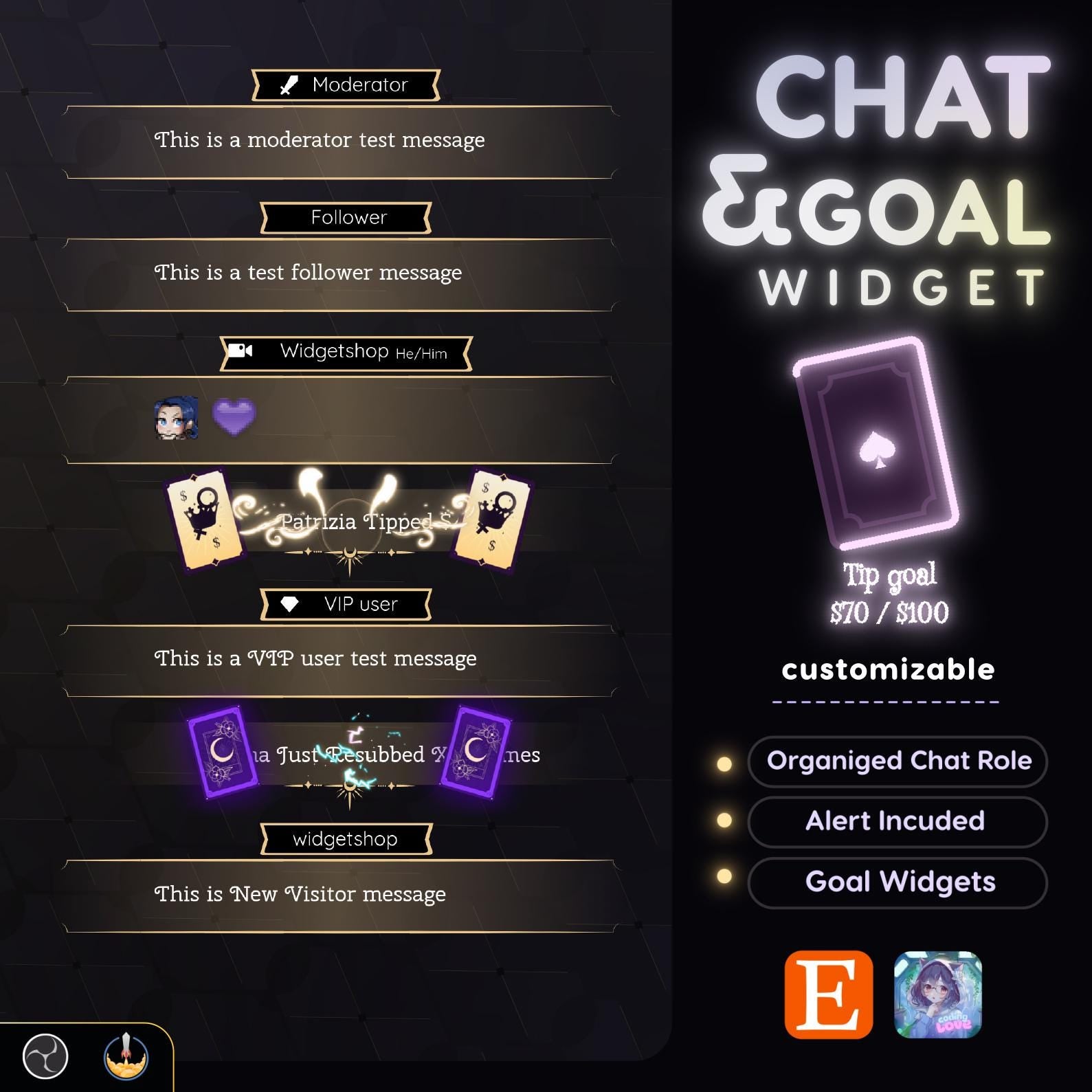Click the anime girl shop logo
1092x1092 pixels.
click(937, 994)
